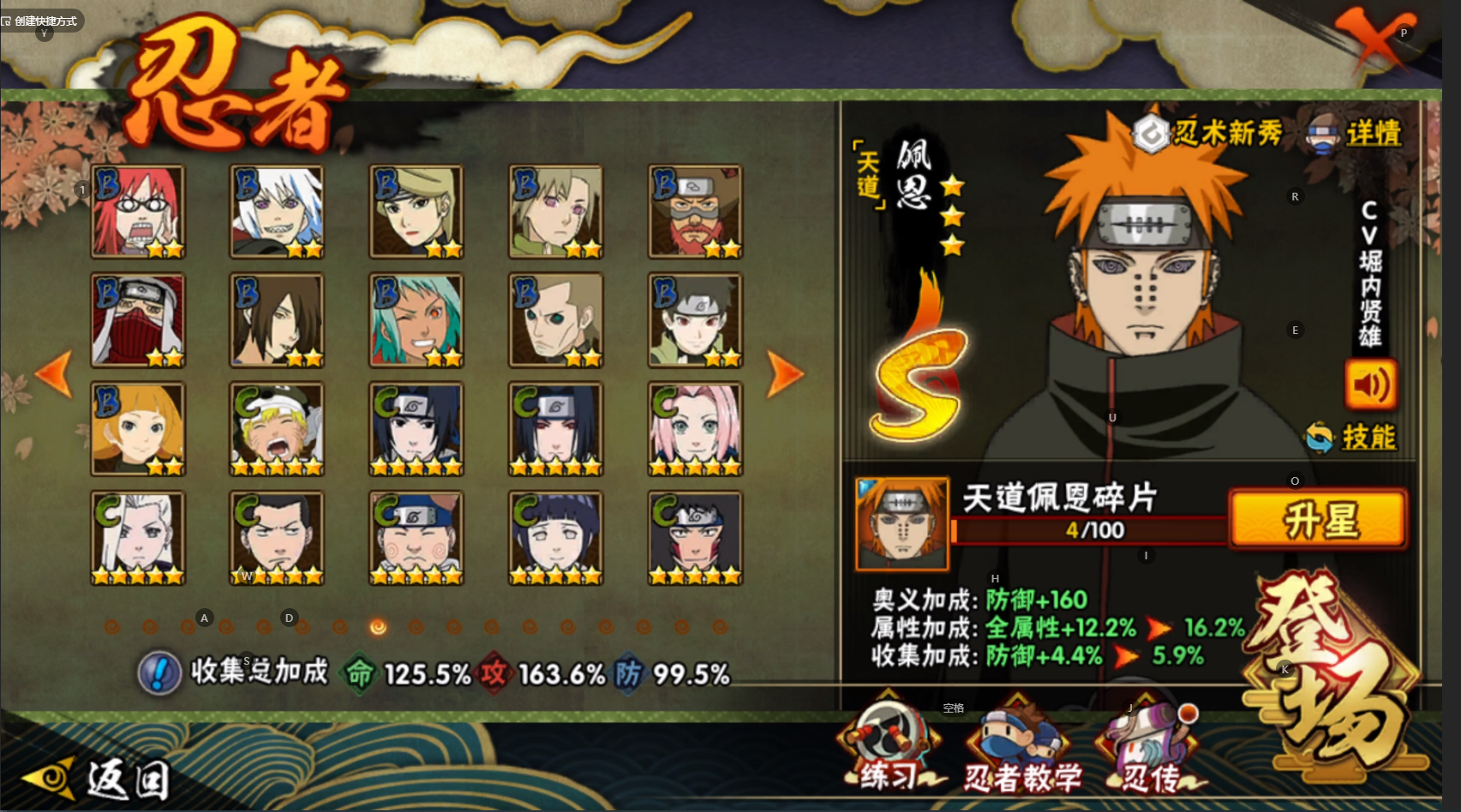Open the 详情 details panel
This screenshot has width=1461, height=812.
(x=1355, y=133)
